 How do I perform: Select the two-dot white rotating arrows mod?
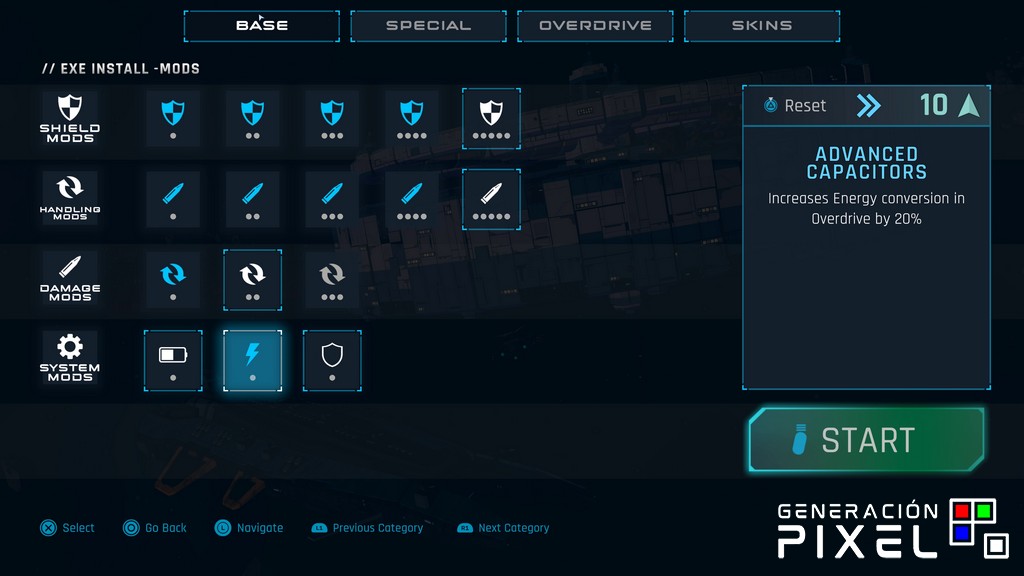coord(252,279)
